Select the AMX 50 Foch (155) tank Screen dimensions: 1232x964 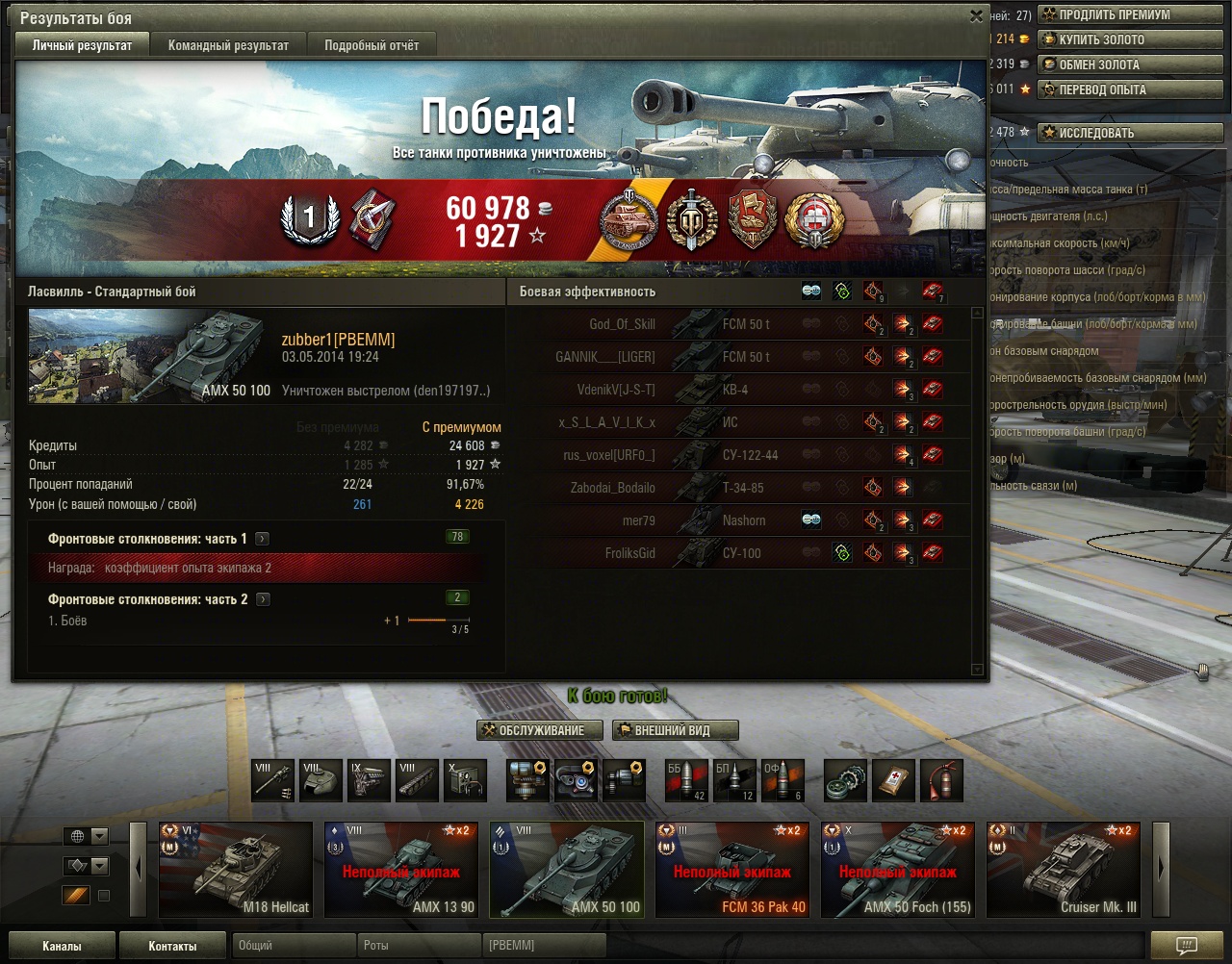coord(898,869)
